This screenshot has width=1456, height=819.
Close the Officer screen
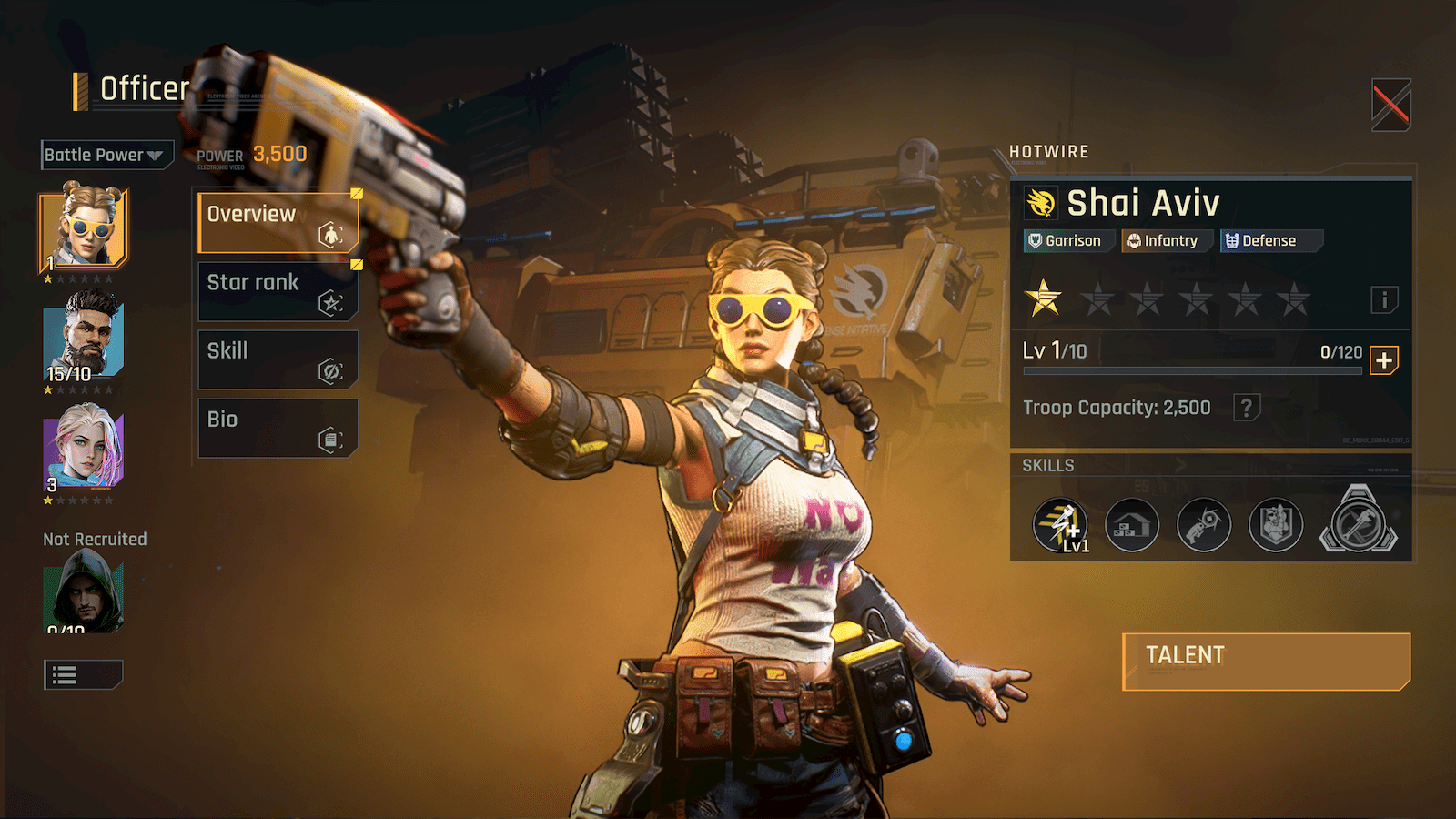tap(1390, 105)
